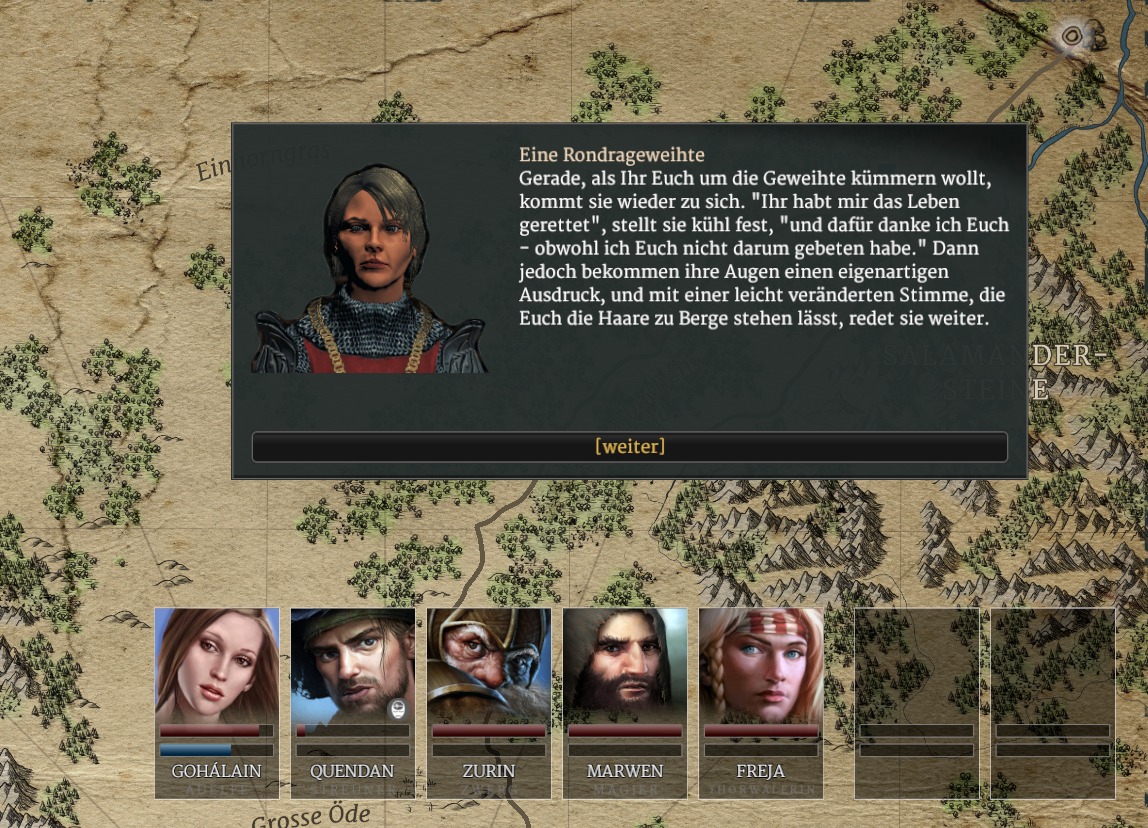
Task: Click the status badge on Quendan's portrait
Action: (x=398, y=709)
